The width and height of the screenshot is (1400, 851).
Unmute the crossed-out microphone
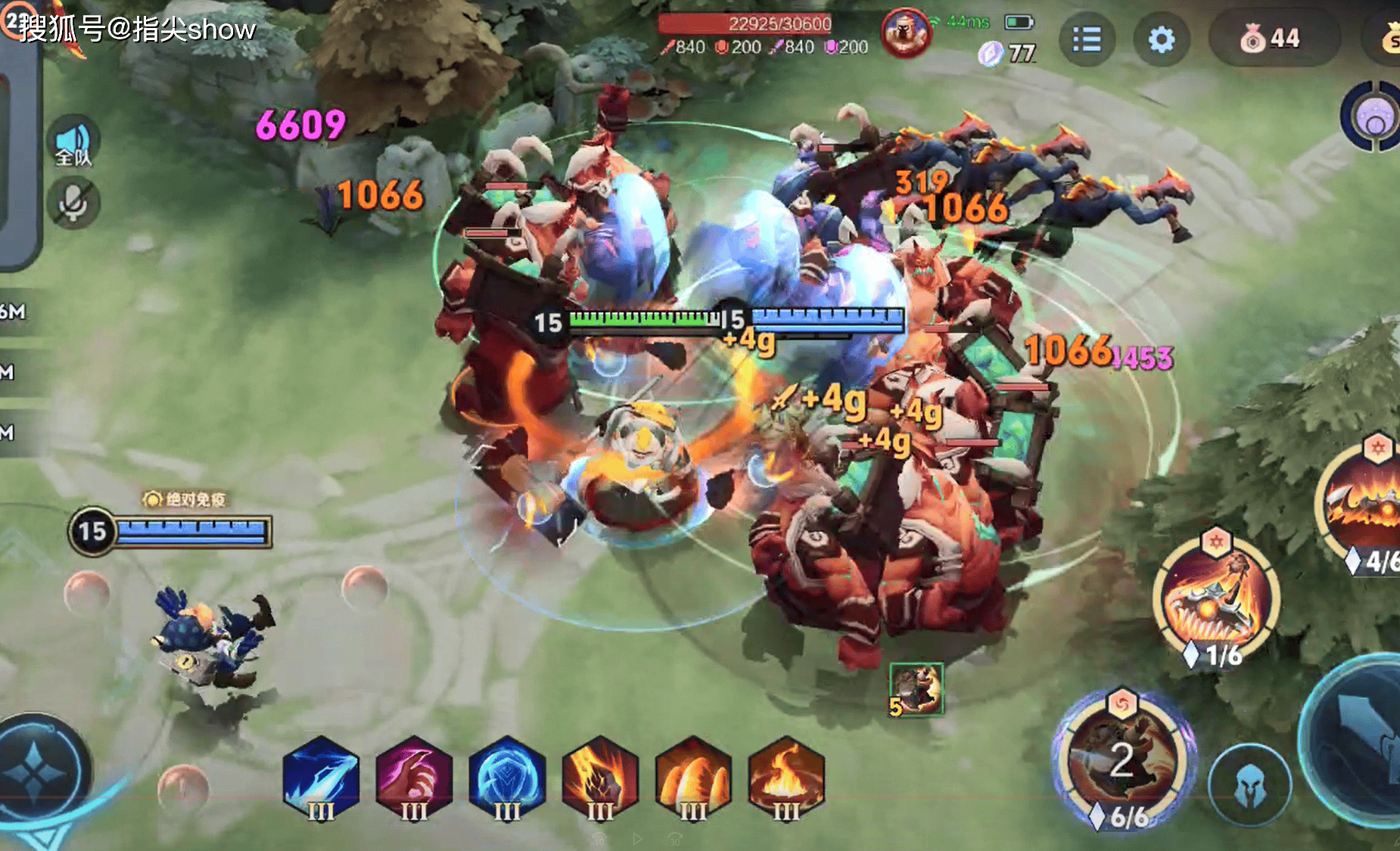coord(73,203)
